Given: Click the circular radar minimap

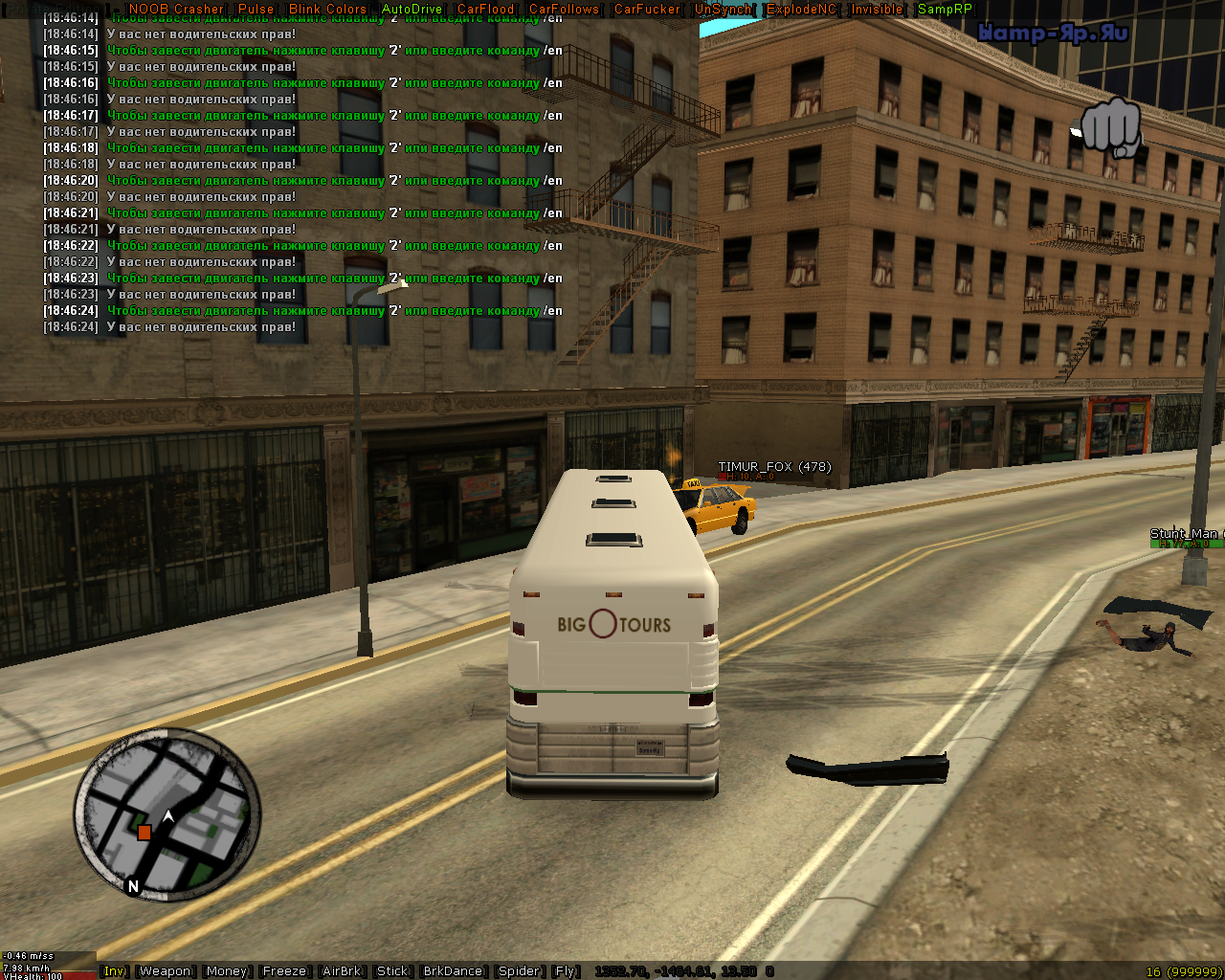Looking at the screenshot, I should [167, 815].
